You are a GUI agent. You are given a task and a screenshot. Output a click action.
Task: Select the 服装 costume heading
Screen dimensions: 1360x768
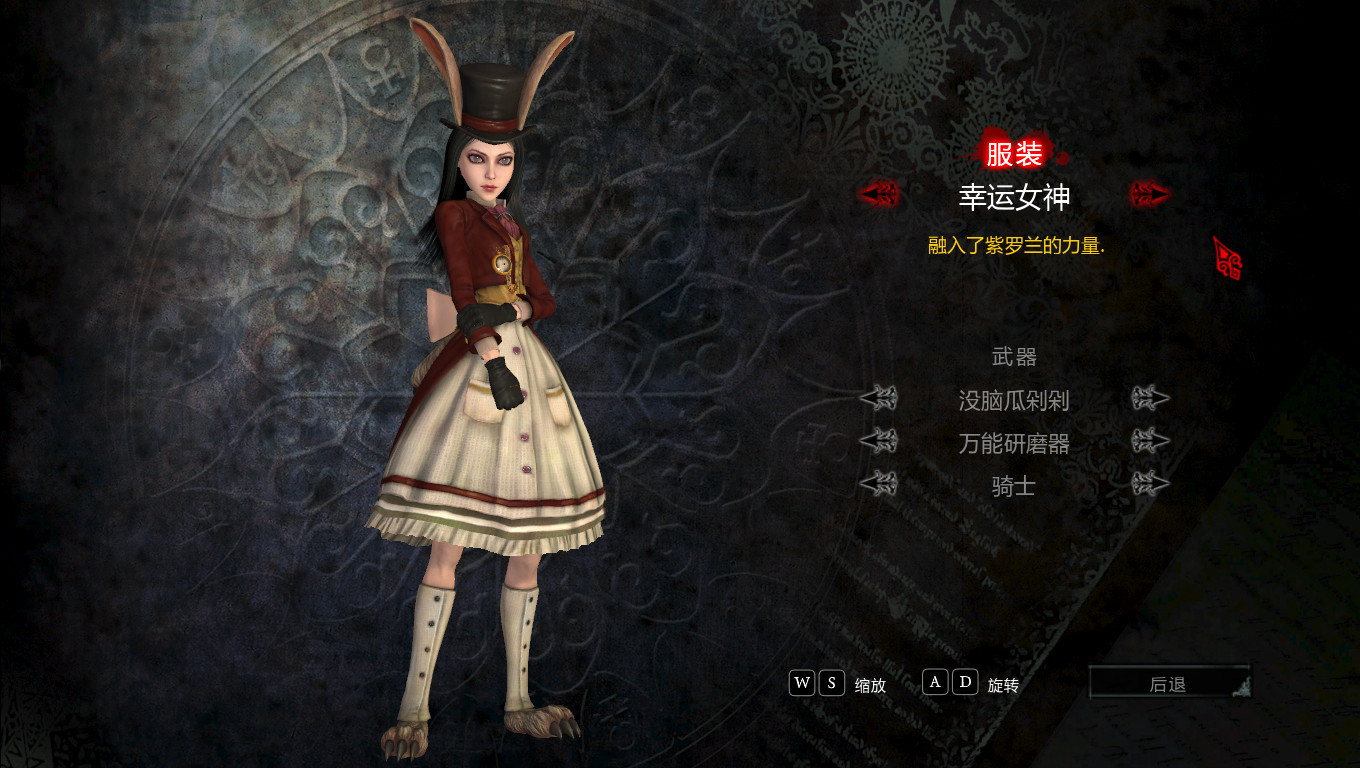[1014, 154]
